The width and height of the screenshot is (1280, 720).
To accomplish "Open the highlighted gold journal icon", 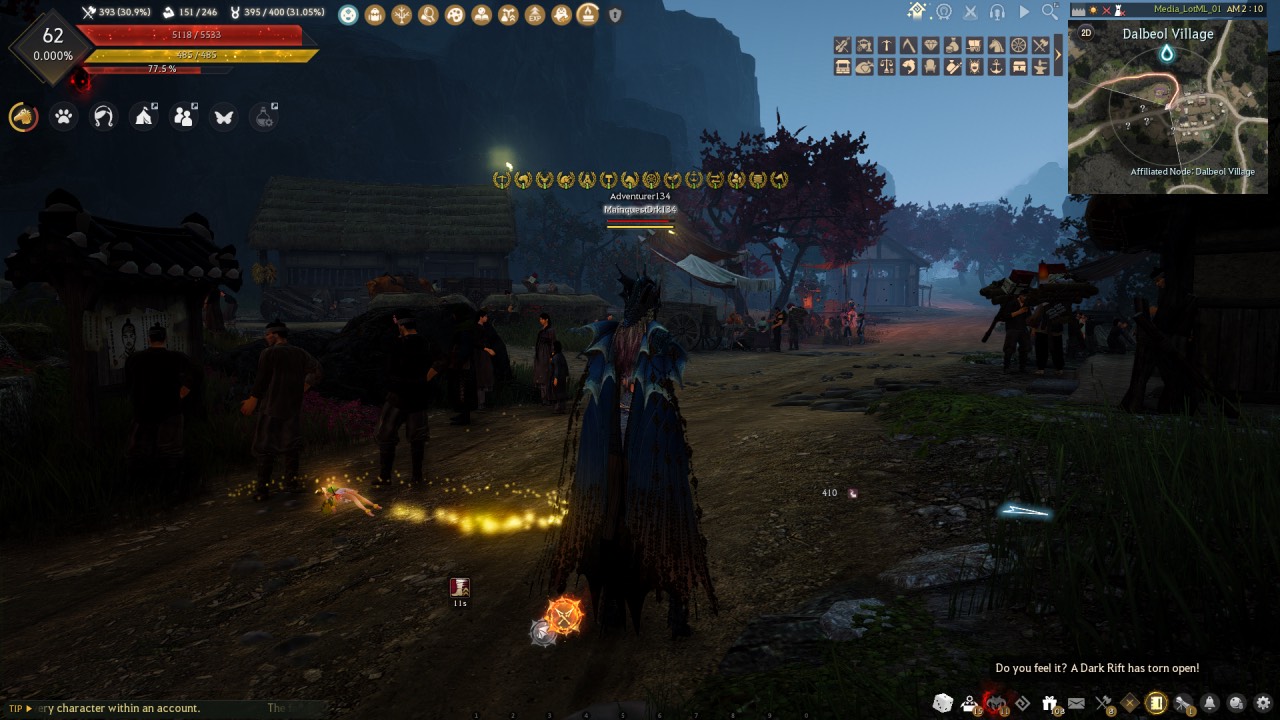I will tap(1156, 703).
